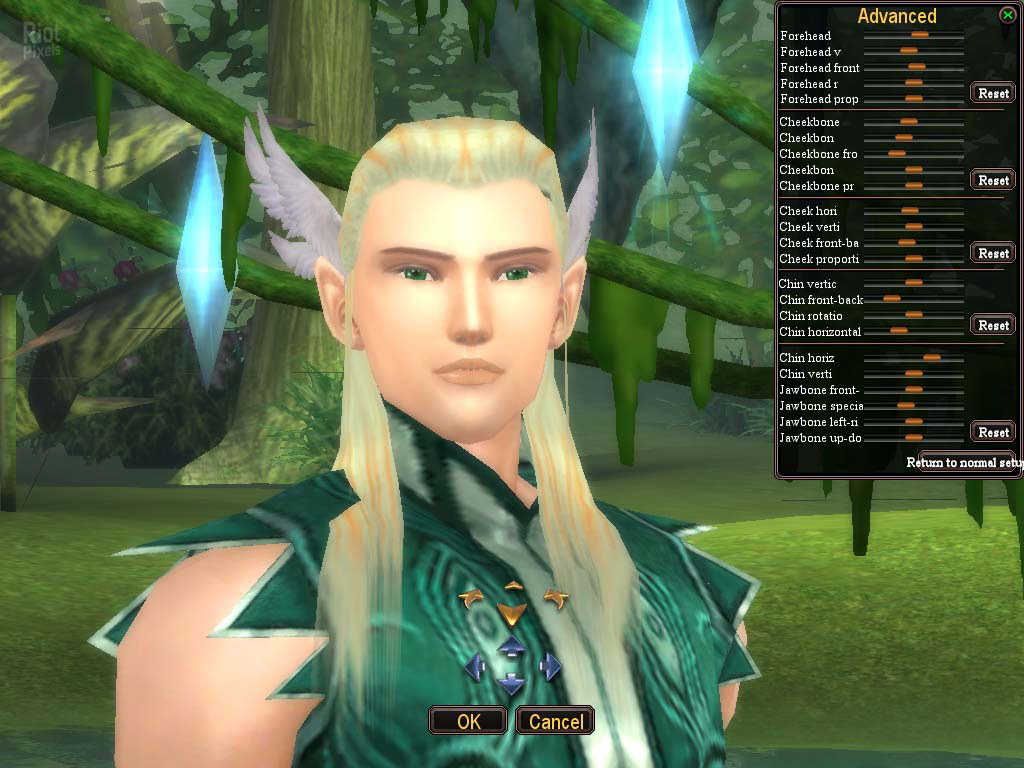This screenshot has width=1024, height=768.
Task: Click the Forehead front slider
Action: (x=916, y=68)
